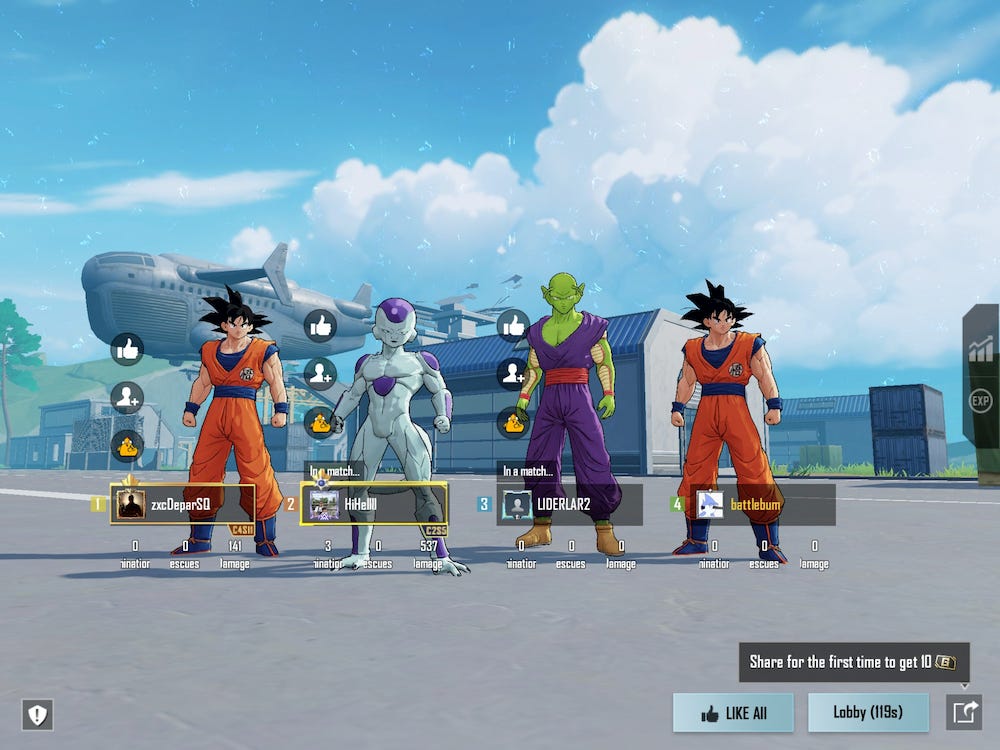Select LIDERLAR2's player name card
The height and width of the screenshot is (750, 1000).
coord(571,504)
